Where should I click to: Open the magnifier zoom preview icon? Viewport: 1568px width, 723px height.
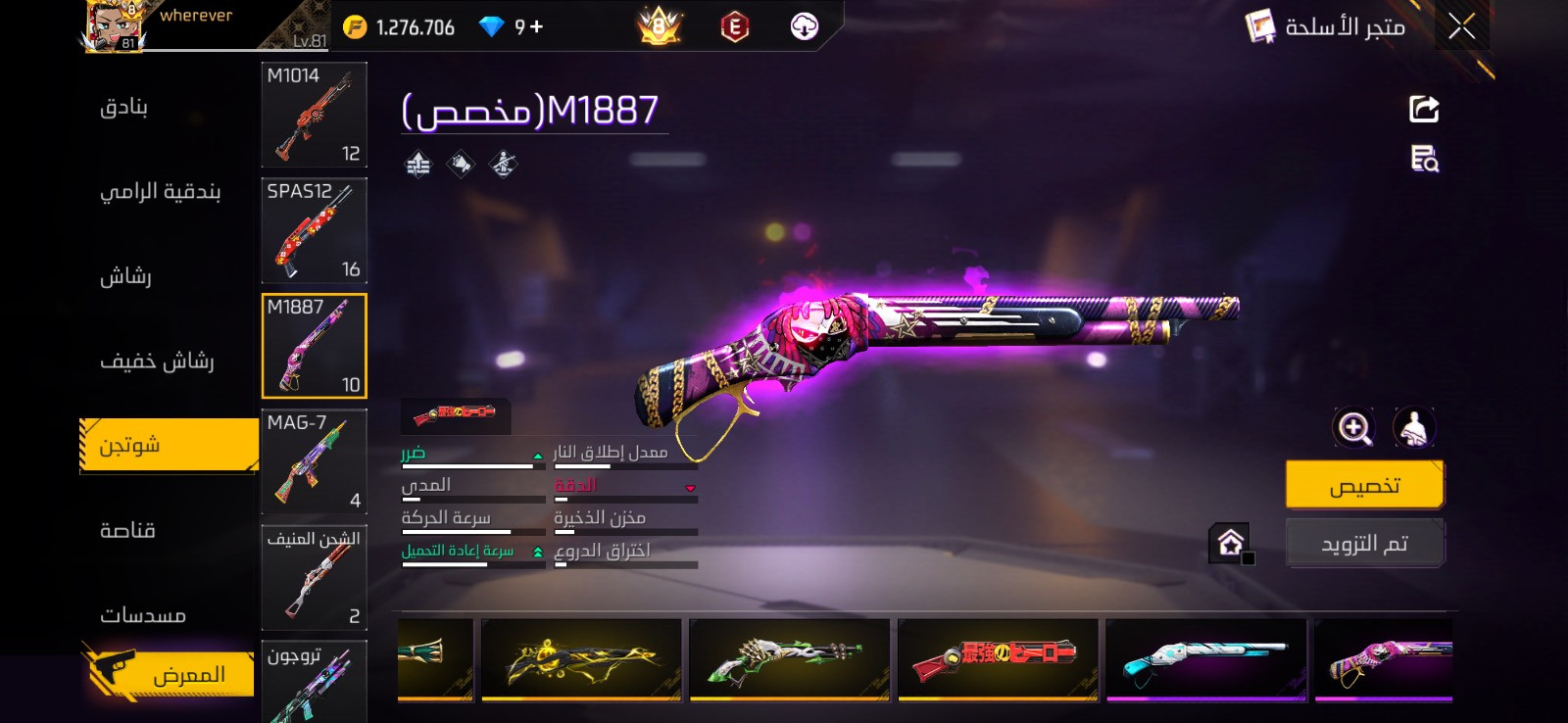(1355, 428)
